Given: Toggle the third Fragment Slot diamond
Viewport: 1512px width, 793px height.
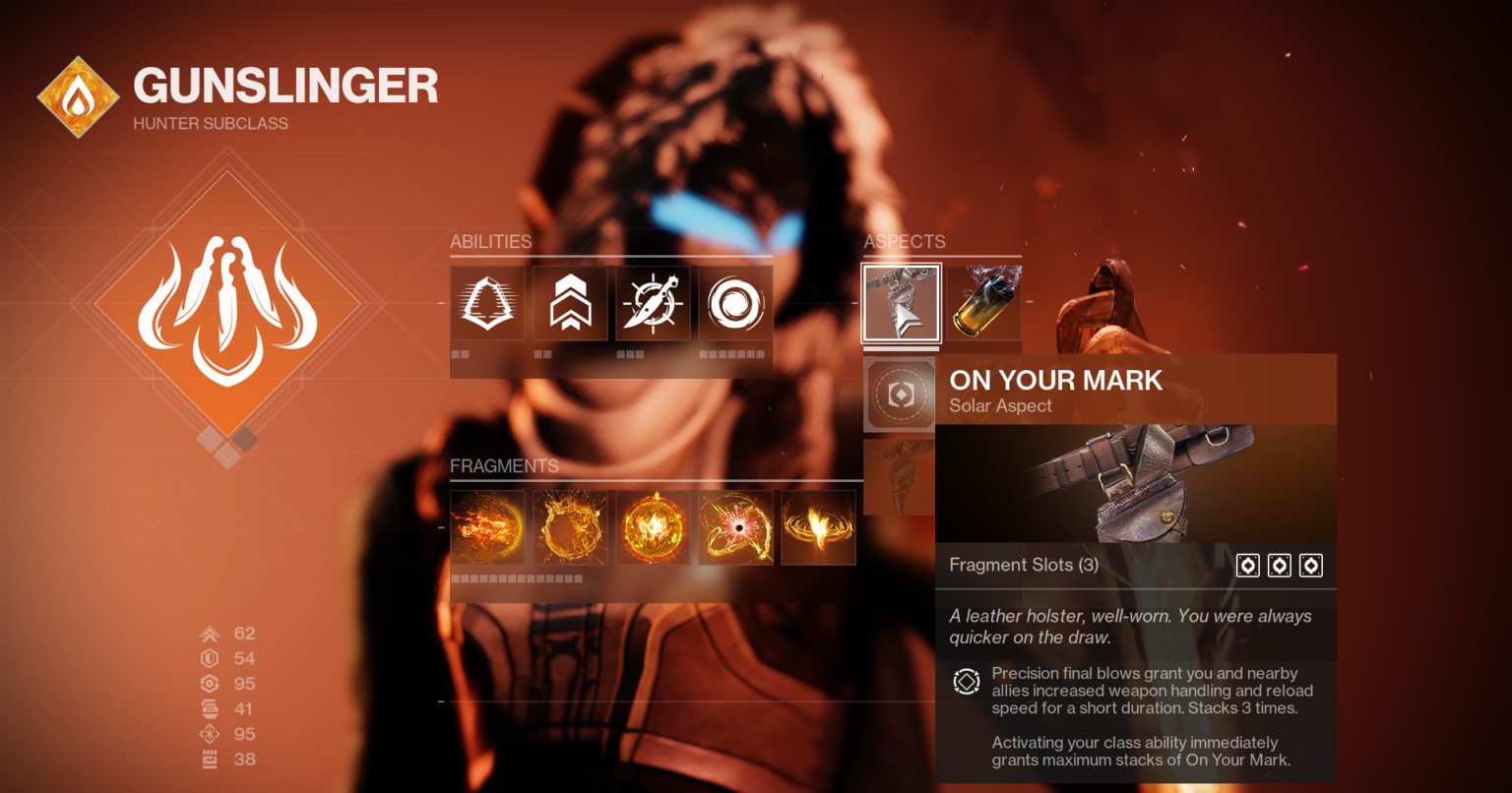Looking at the screenshot, I should pos(1310,566).
